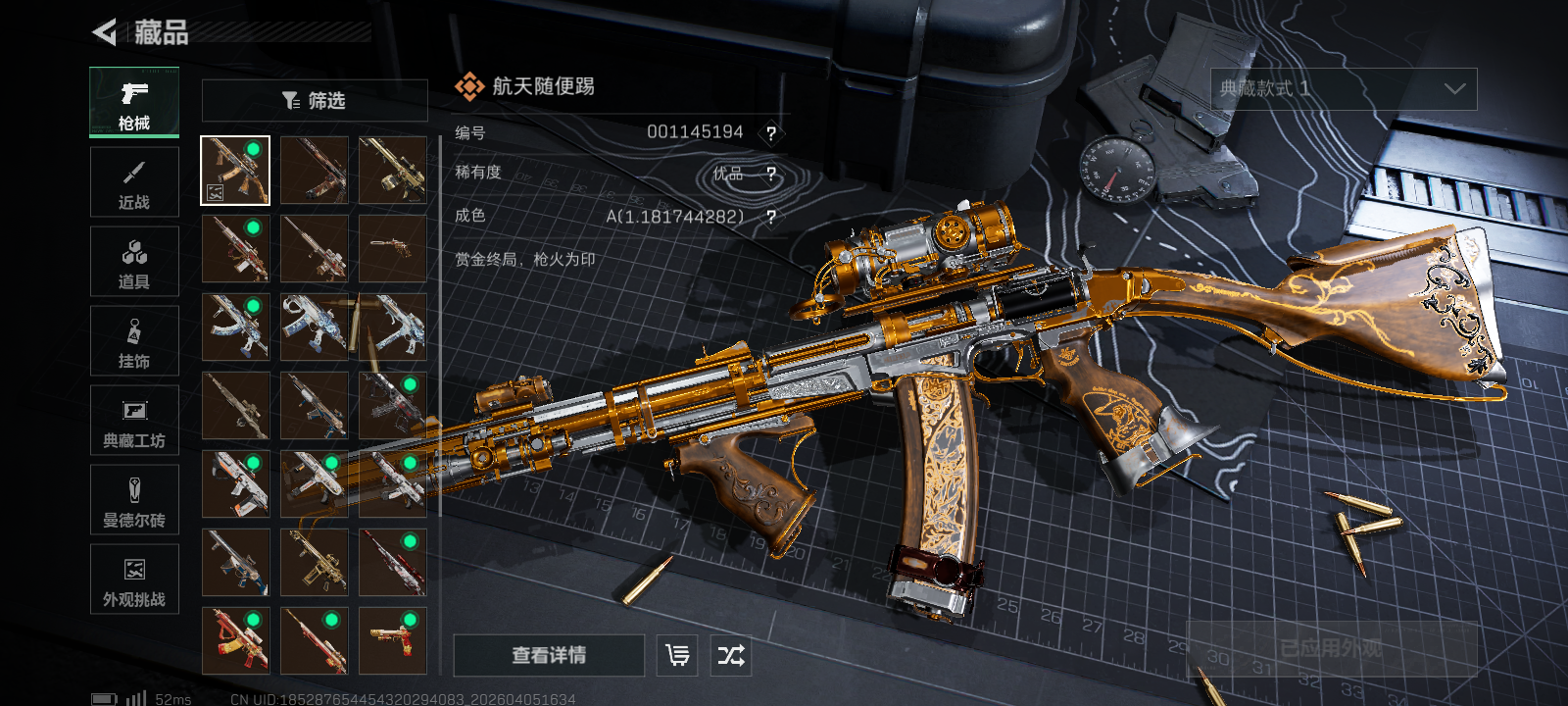This screenshot has width=1568, height=706.
Task: Open the 外观挑战 tab
Action: 134,580
